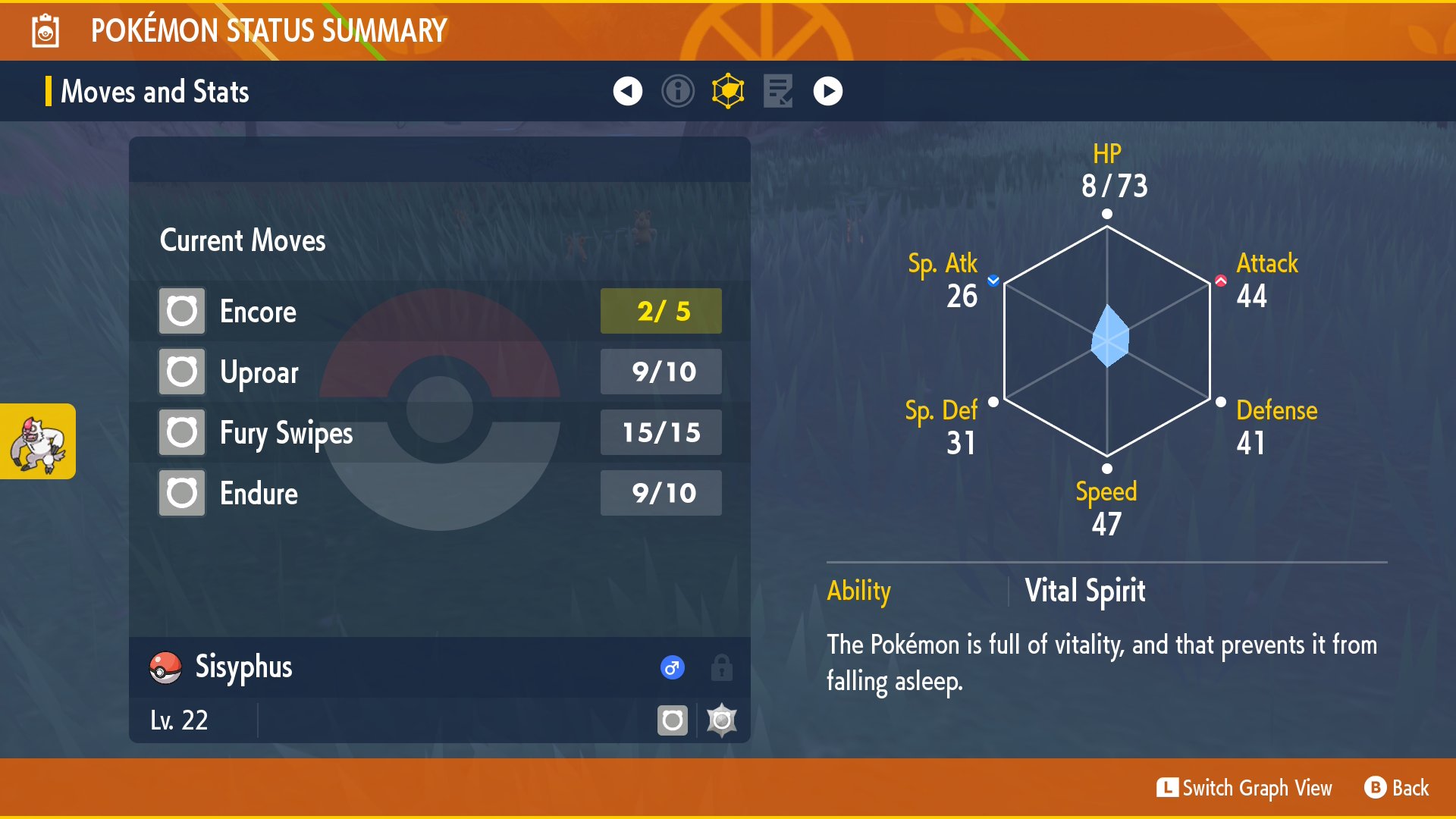Screen dimensions: 1456x819
Task: Go back from the status summary
Action: [1396, 788]
